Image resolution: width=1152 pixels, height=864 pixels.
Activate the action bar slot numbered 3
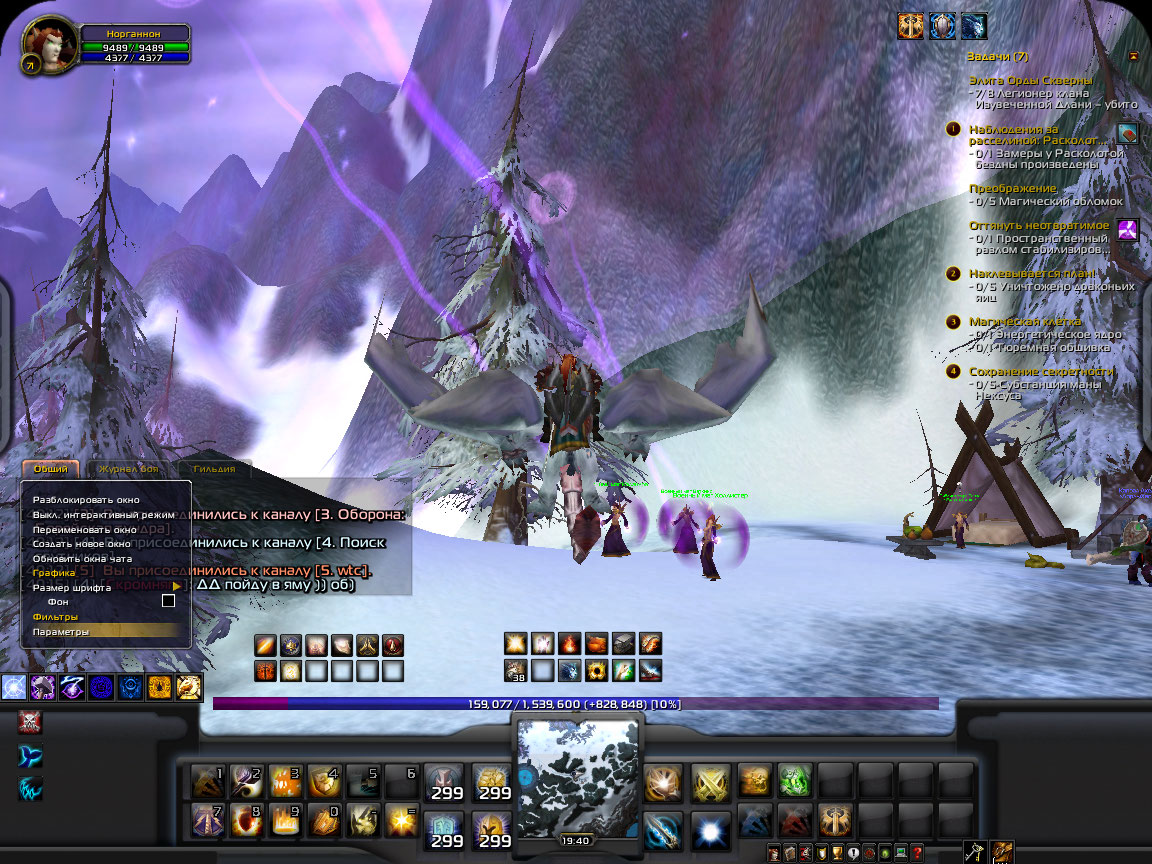285,780
